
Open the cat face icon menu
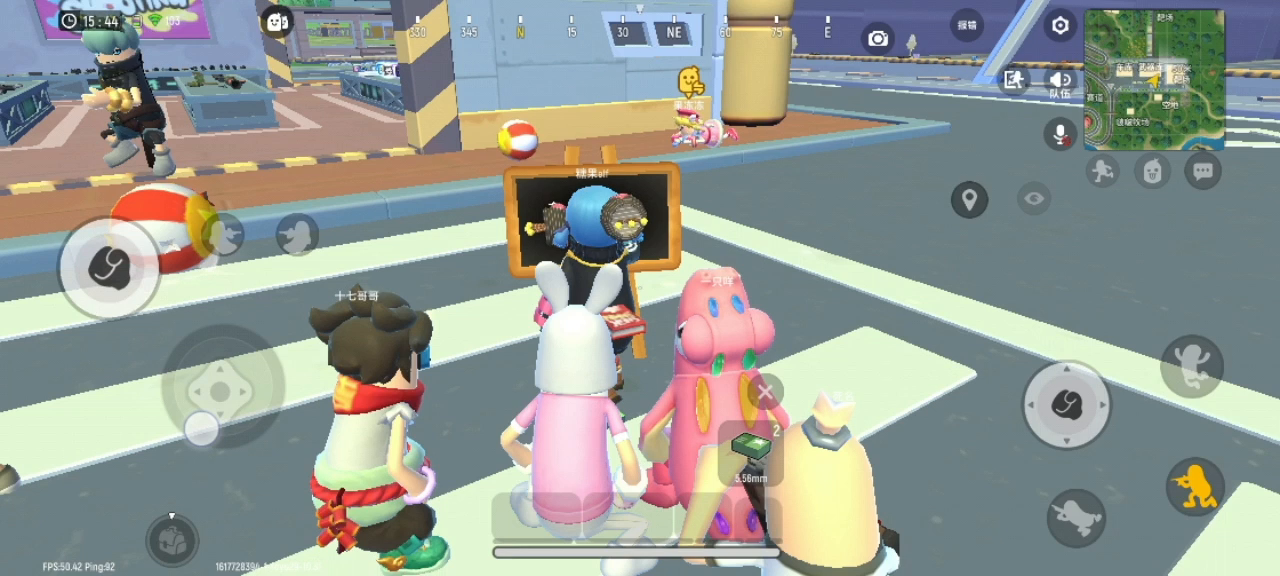pyautogui.click(x=276, y=21)
